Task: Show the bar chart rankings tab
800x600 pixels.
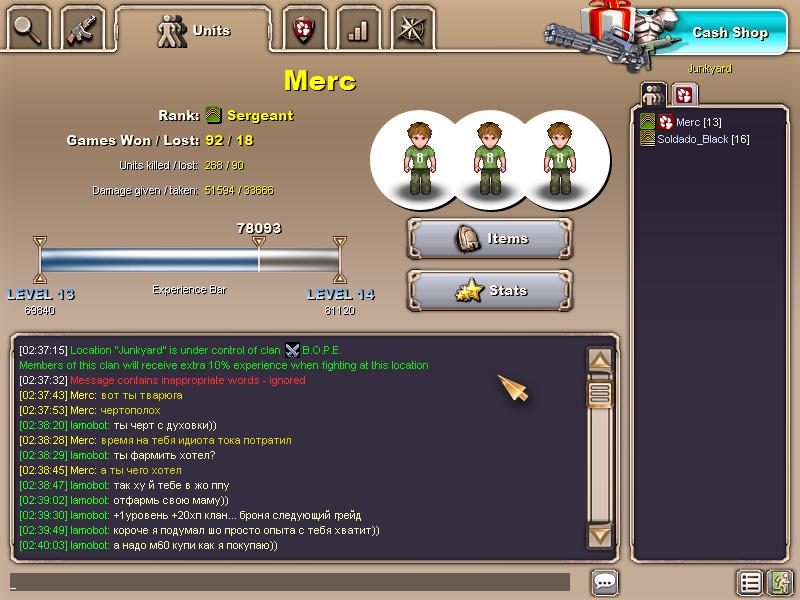Action: pos(358,30)
